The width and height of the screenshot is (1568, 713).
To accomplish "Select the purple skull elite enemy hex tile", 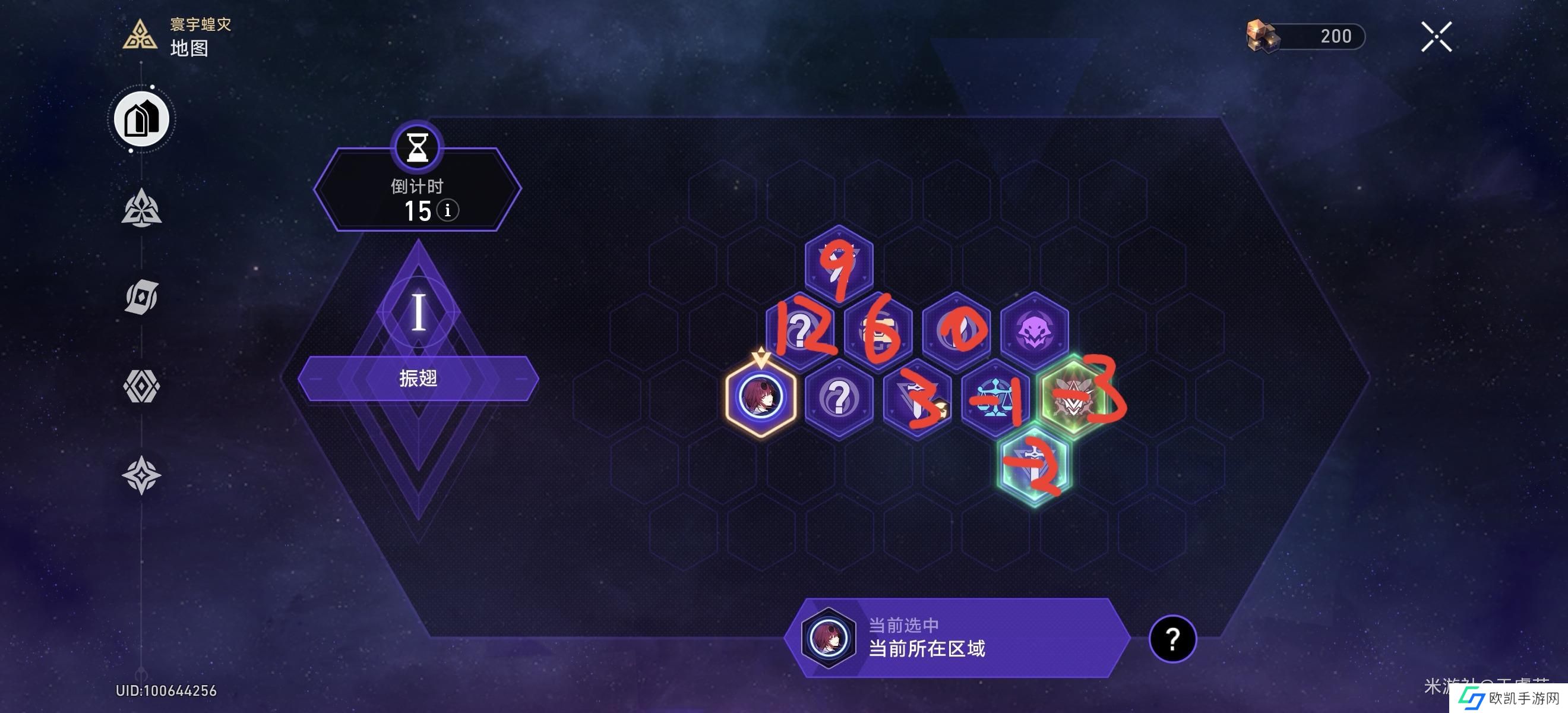I will click(1035, 332).
